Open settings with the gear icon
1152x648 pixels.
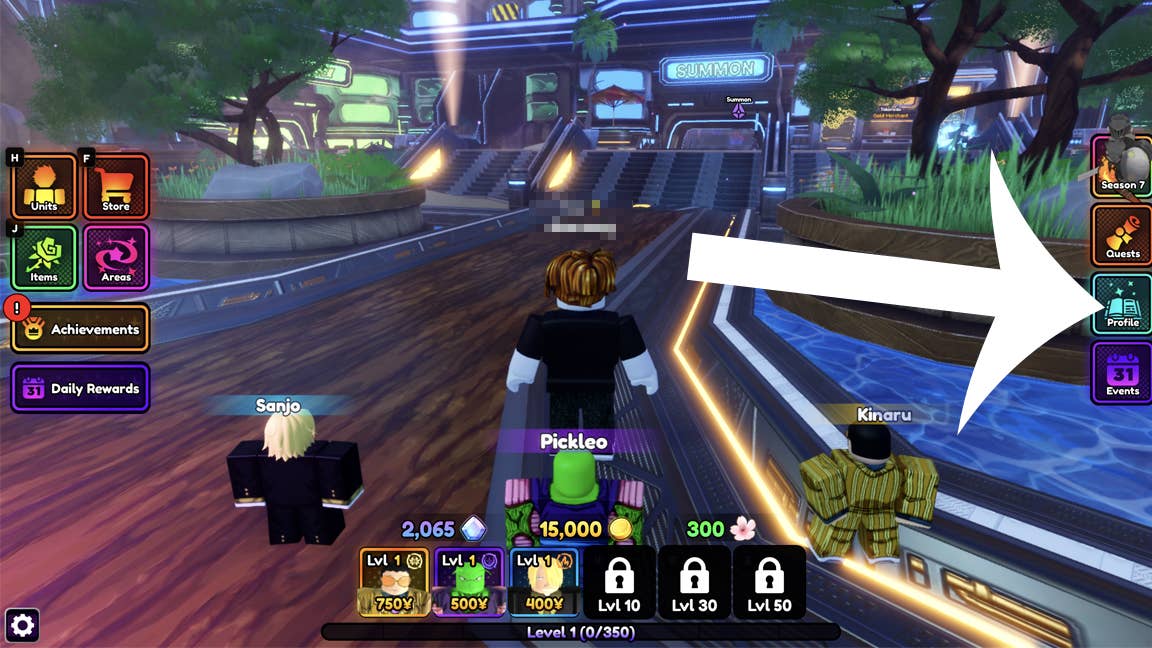22,626
